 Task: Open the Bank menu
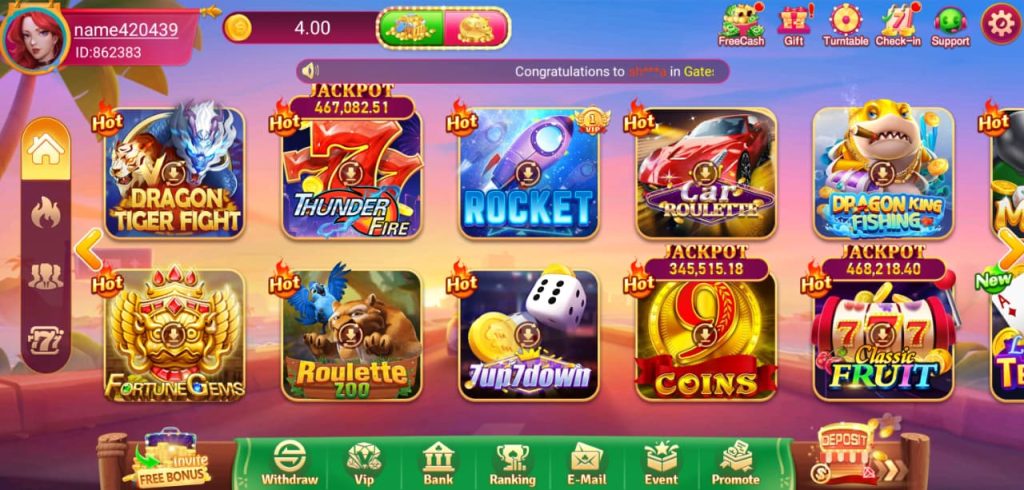point(438,464)
